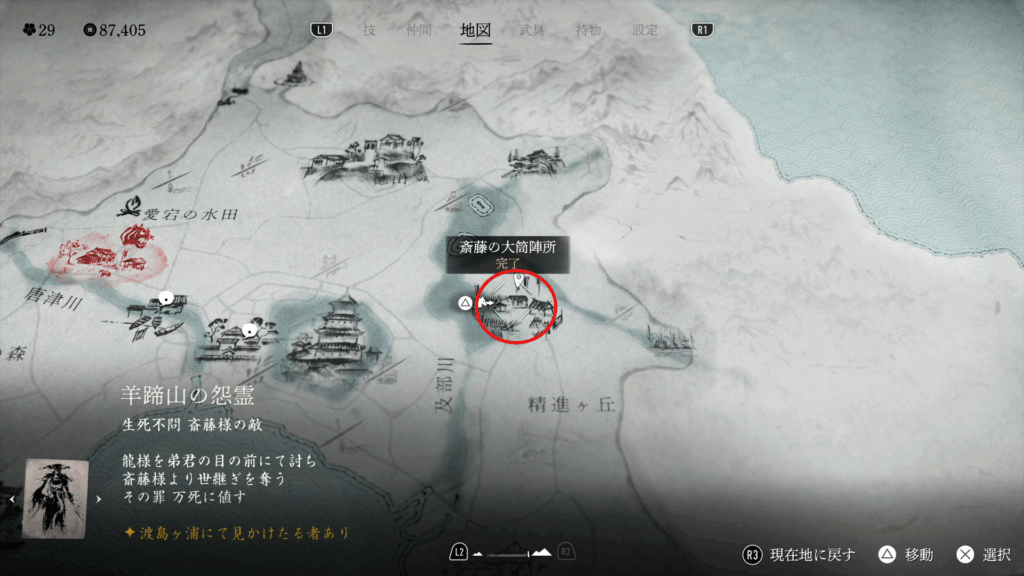Image resolution: width=1024 pixels, height=576 pixels.
Task: Select the 地図 map tab
Action: coord(476,30)
